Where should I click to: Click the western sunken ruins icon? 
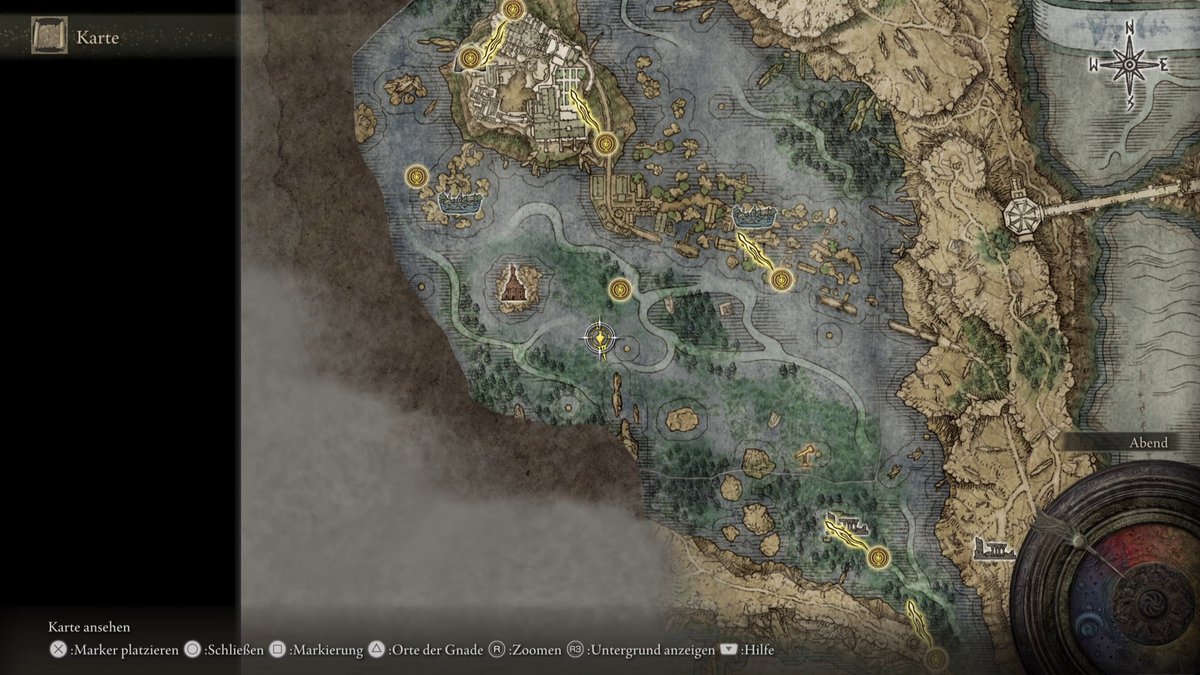459,202
